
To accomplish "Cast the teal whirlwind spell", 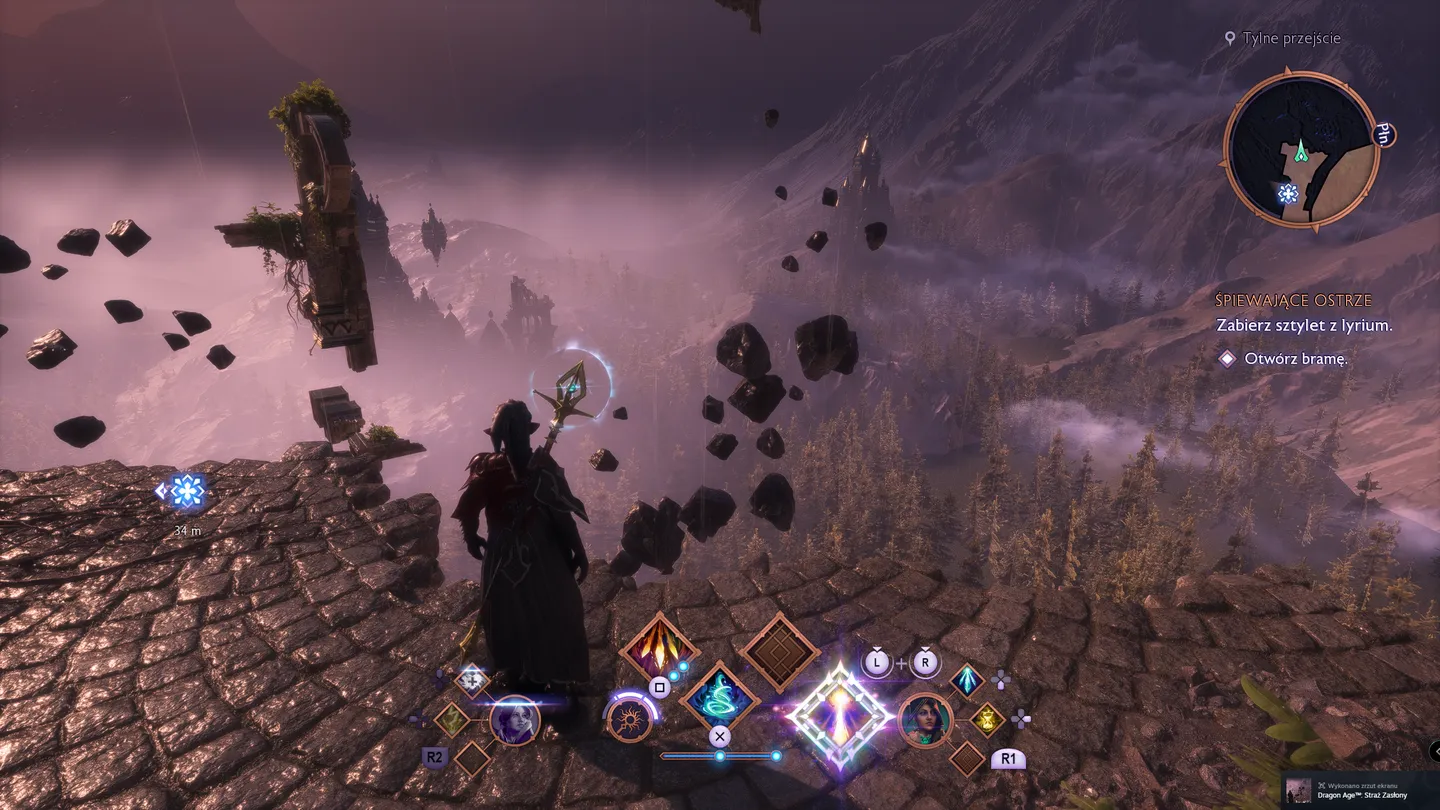I will click(x=719, y=696).
